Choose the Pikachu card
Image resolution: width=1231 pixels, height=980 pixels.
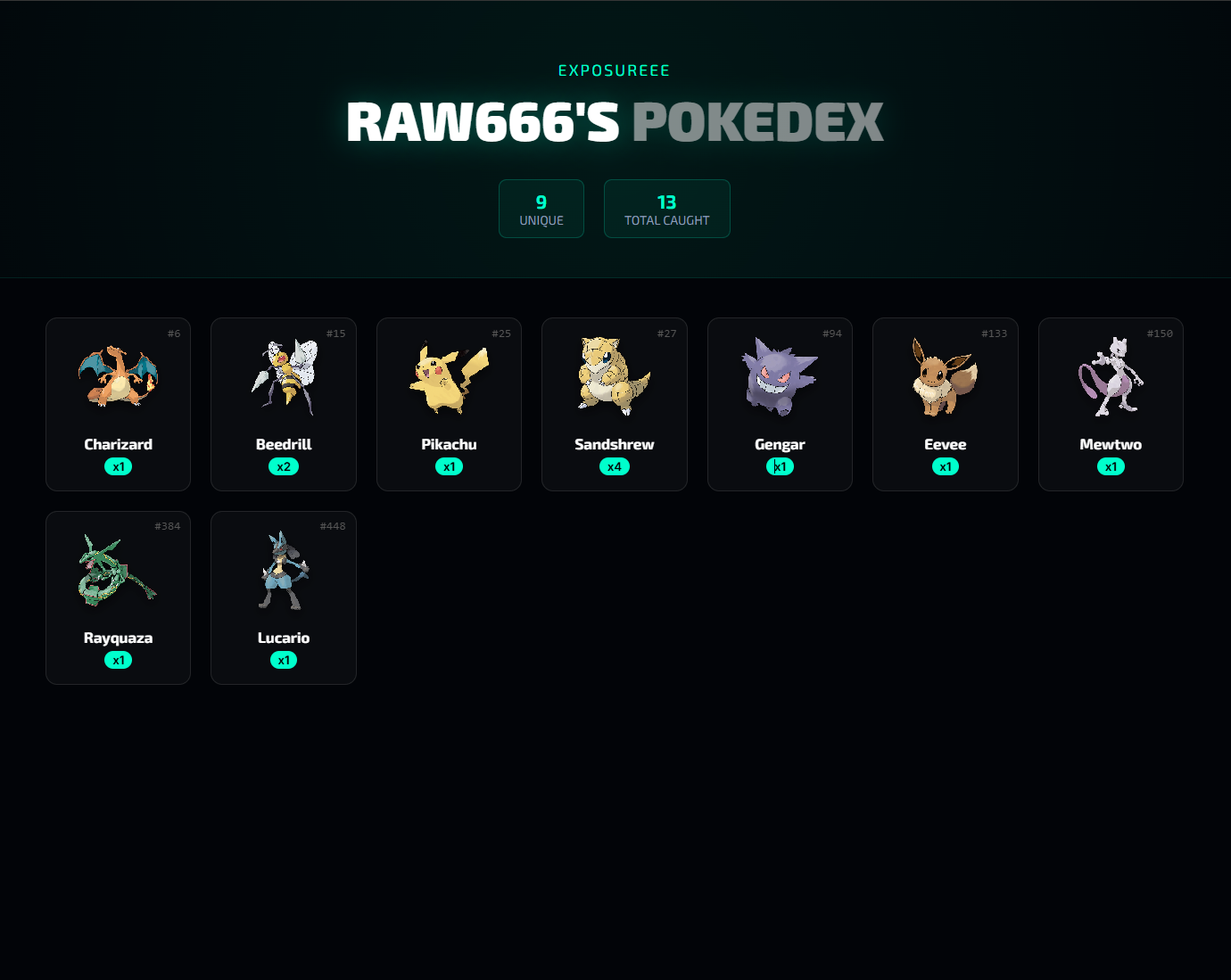[449, 404]
